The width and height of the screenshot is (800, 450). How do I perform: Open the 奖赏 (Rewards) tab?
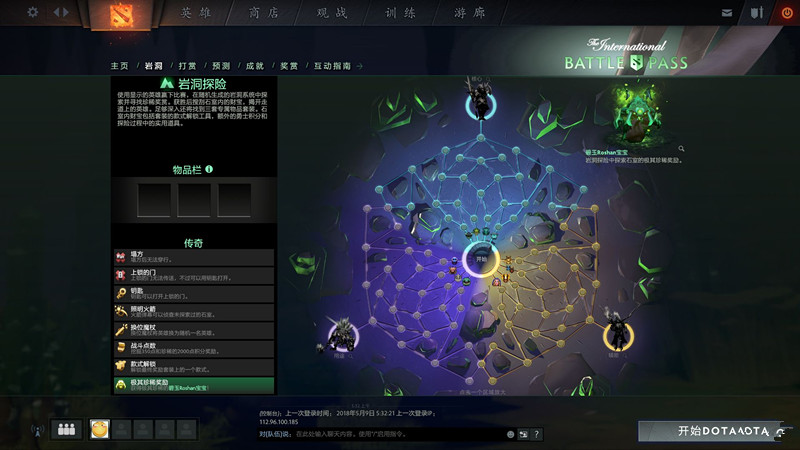tap(289, 66)
